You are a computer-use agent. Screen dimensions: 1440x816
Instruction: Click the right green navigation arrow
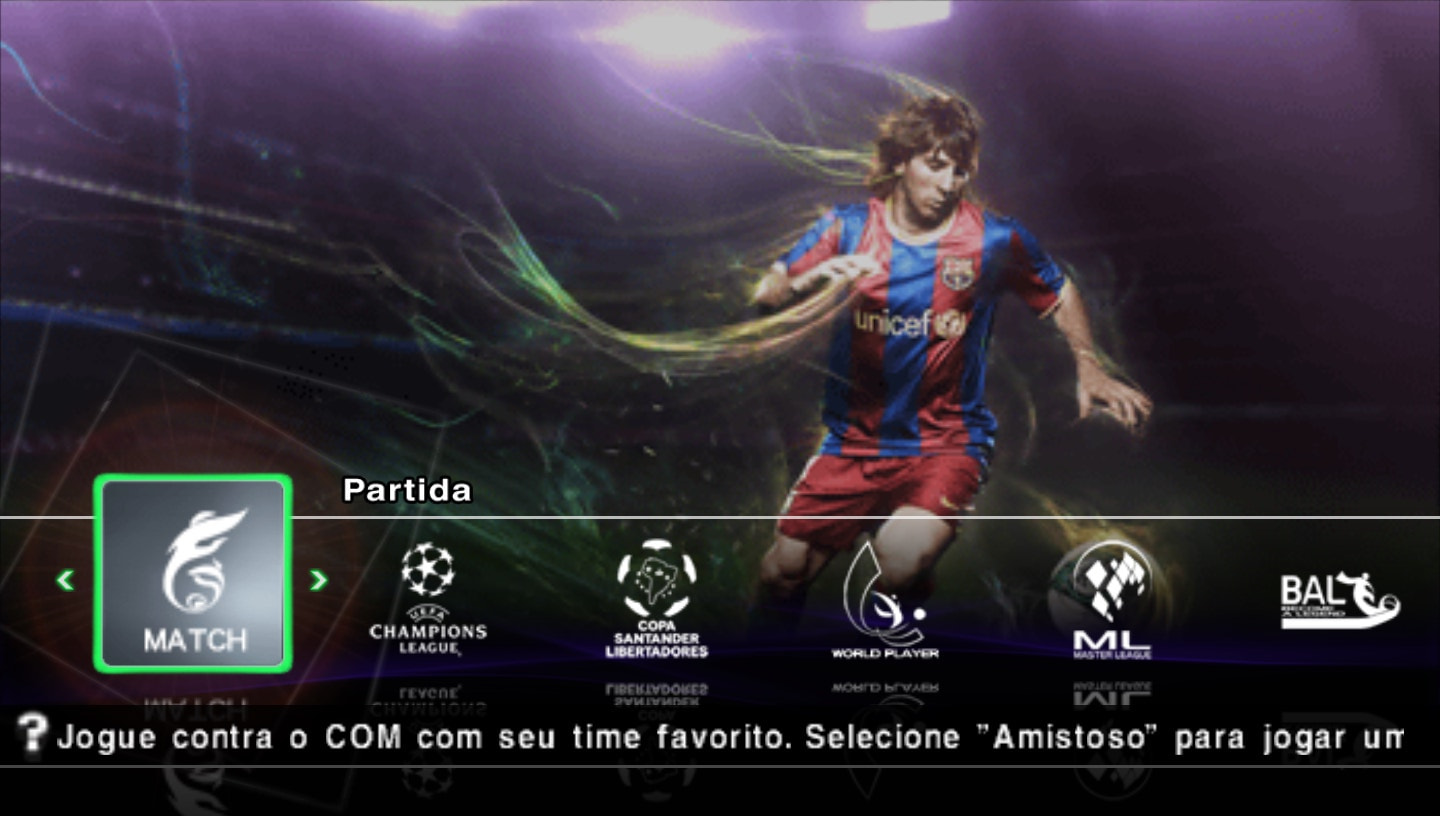pos(319,581)
